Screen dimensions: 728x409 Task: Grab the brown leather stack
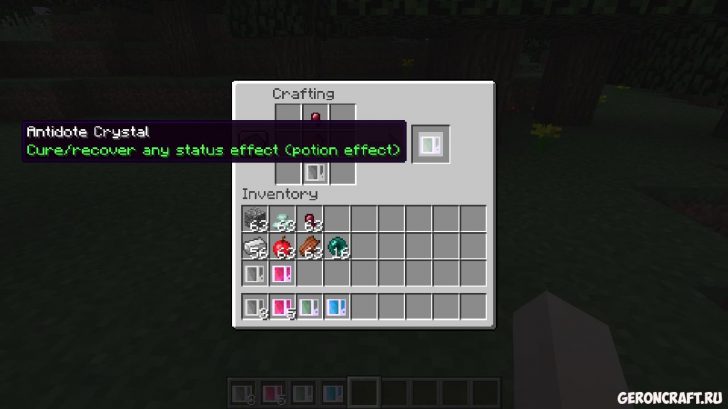(x=309, y=247)
